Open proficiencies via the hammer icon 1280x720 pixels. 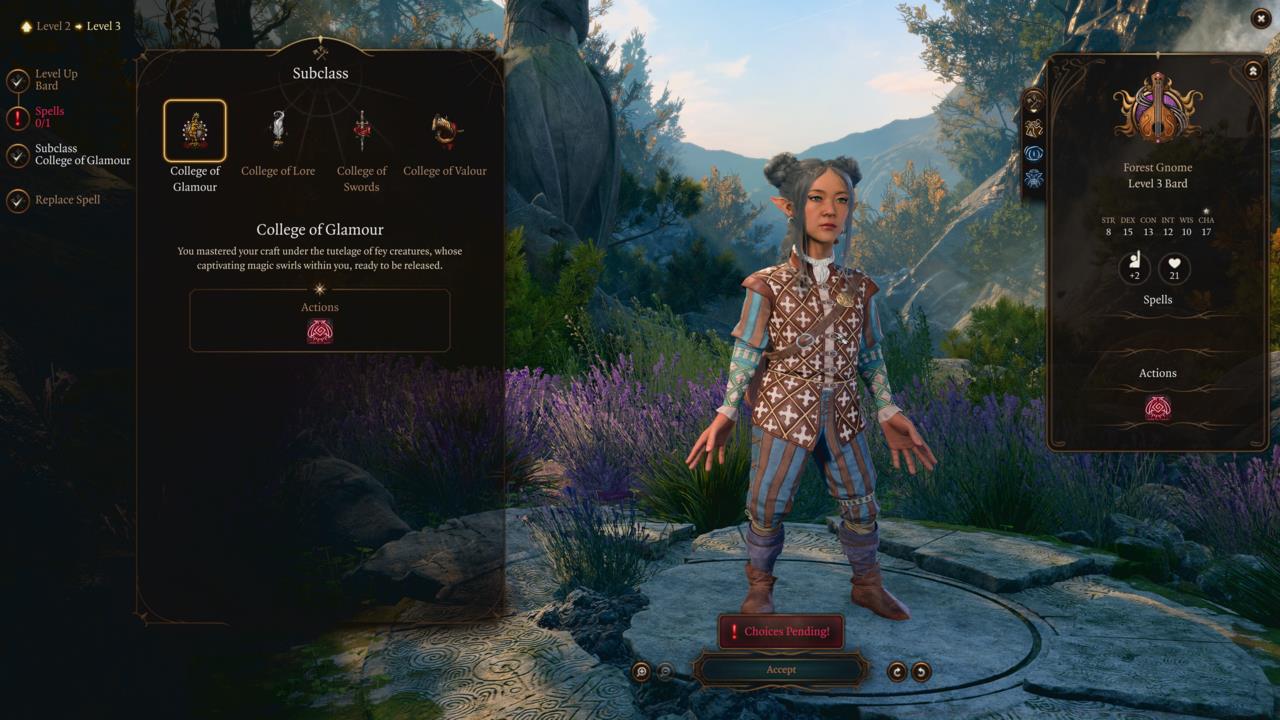coord(1034,100)
